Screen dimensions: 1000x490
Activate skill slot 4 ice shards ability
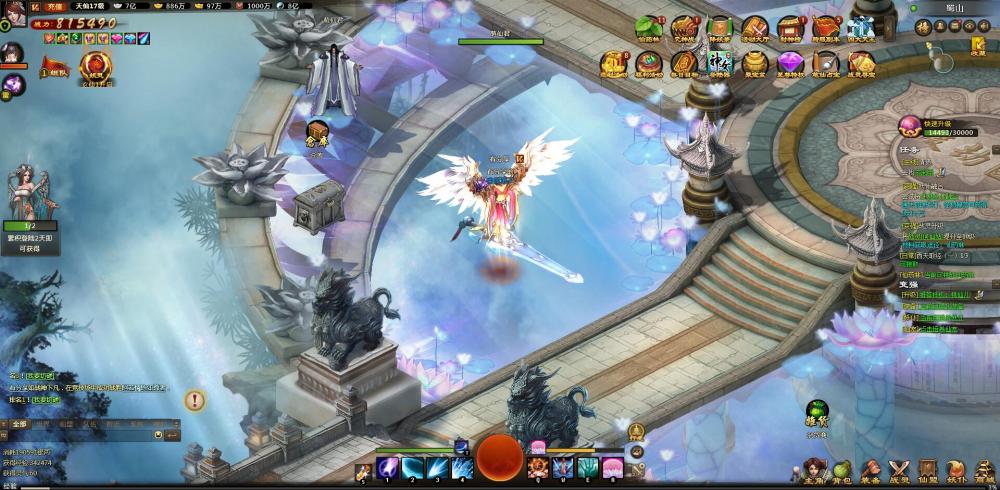point(461,467)
